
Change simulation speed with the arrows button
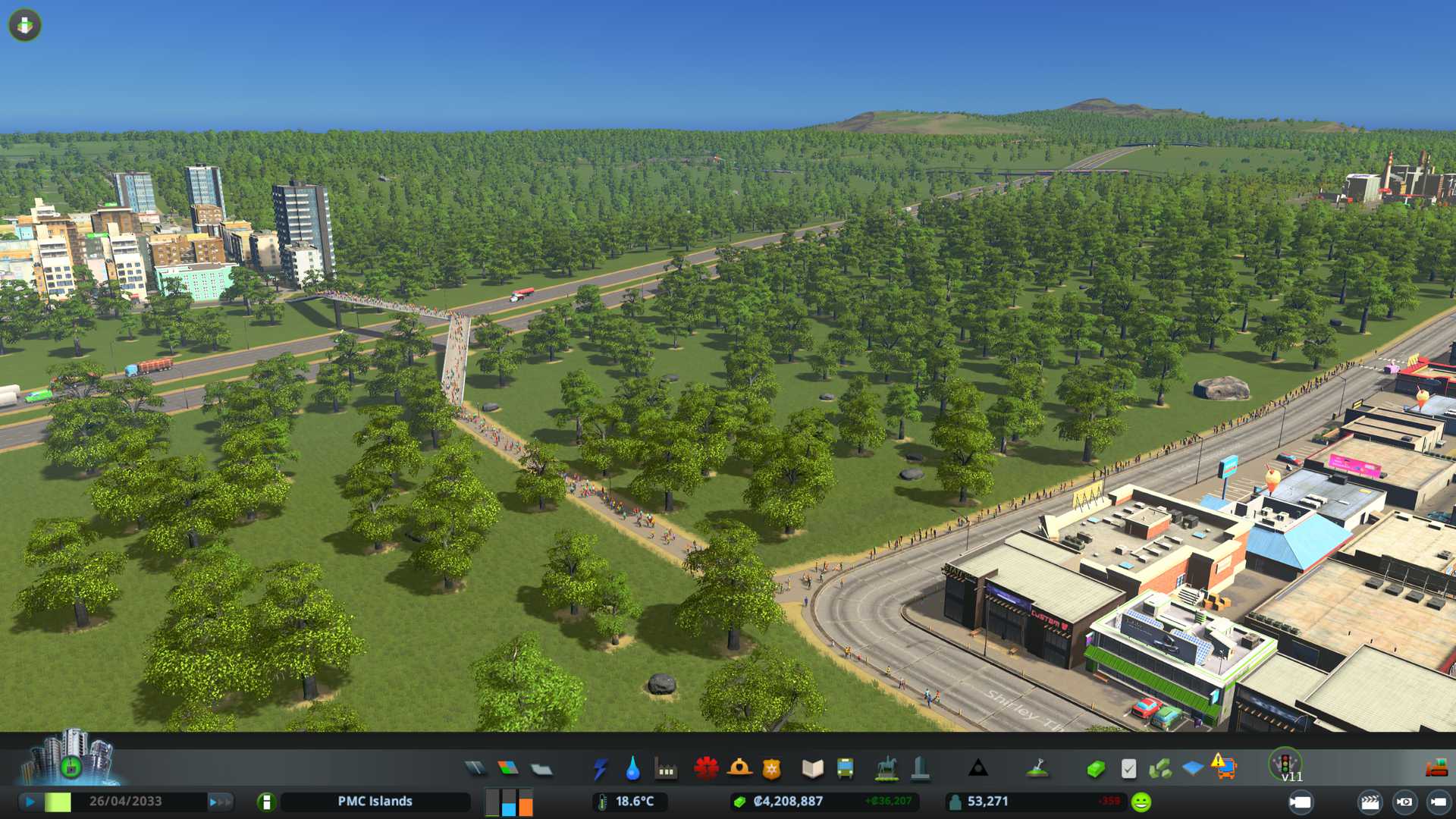(220, 802)
